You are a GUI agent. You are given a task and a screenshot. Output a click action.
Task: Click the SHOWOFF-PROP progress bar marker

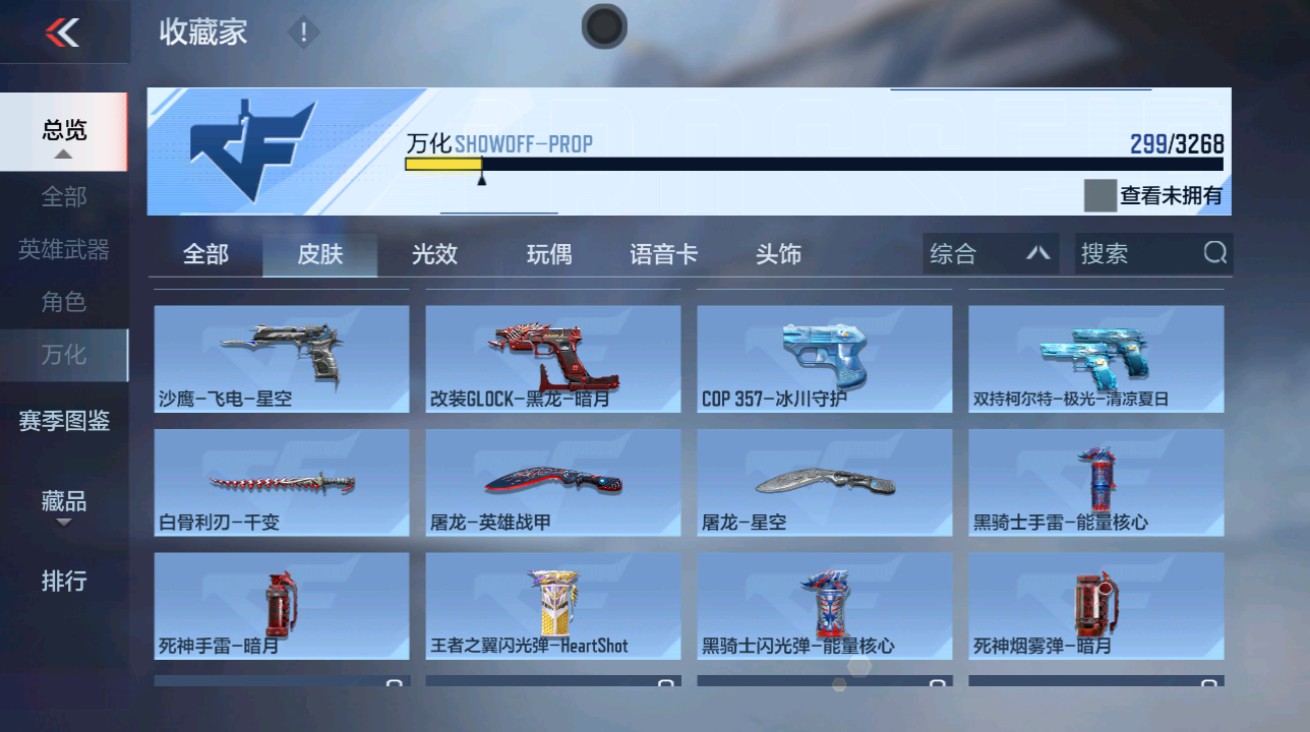[482, 181]
